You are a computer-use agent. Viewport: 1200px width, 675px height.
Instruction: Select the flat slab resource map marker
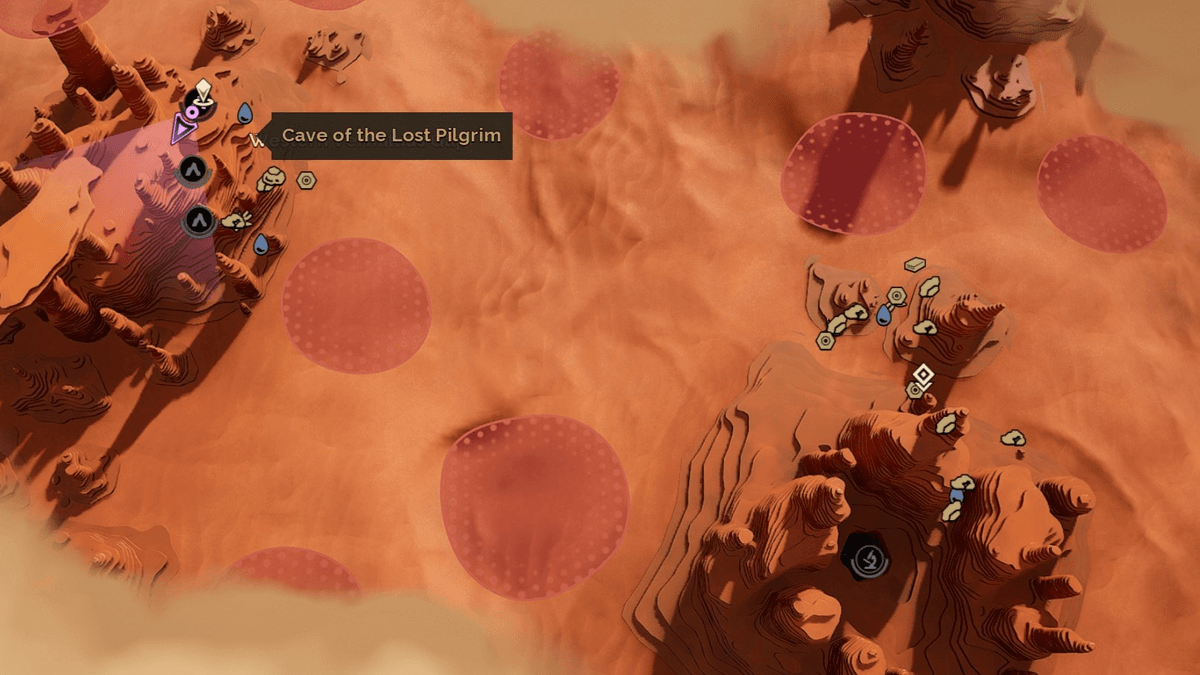(914, 265)
